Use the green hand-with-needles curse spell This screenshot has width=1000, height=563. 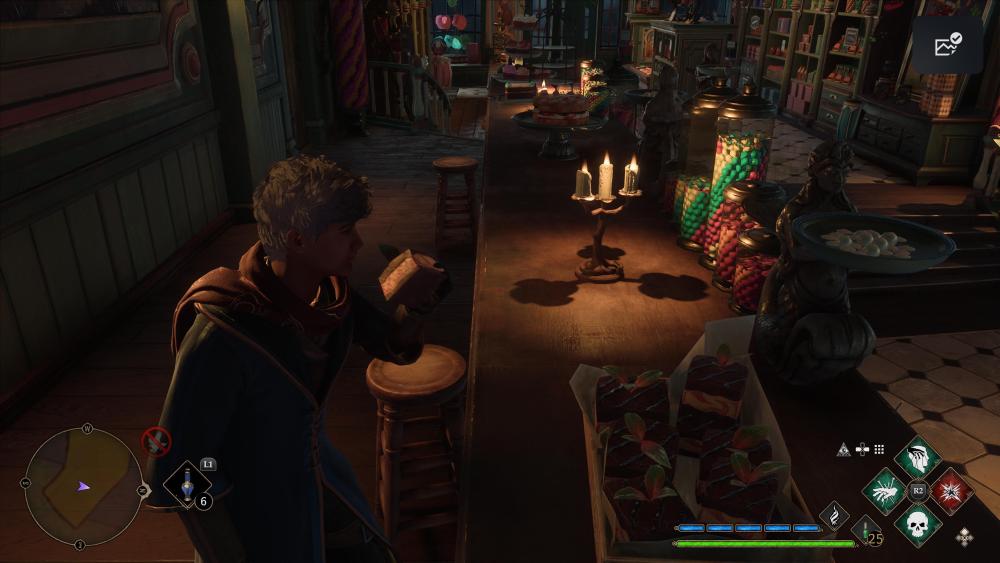(885, 491)
